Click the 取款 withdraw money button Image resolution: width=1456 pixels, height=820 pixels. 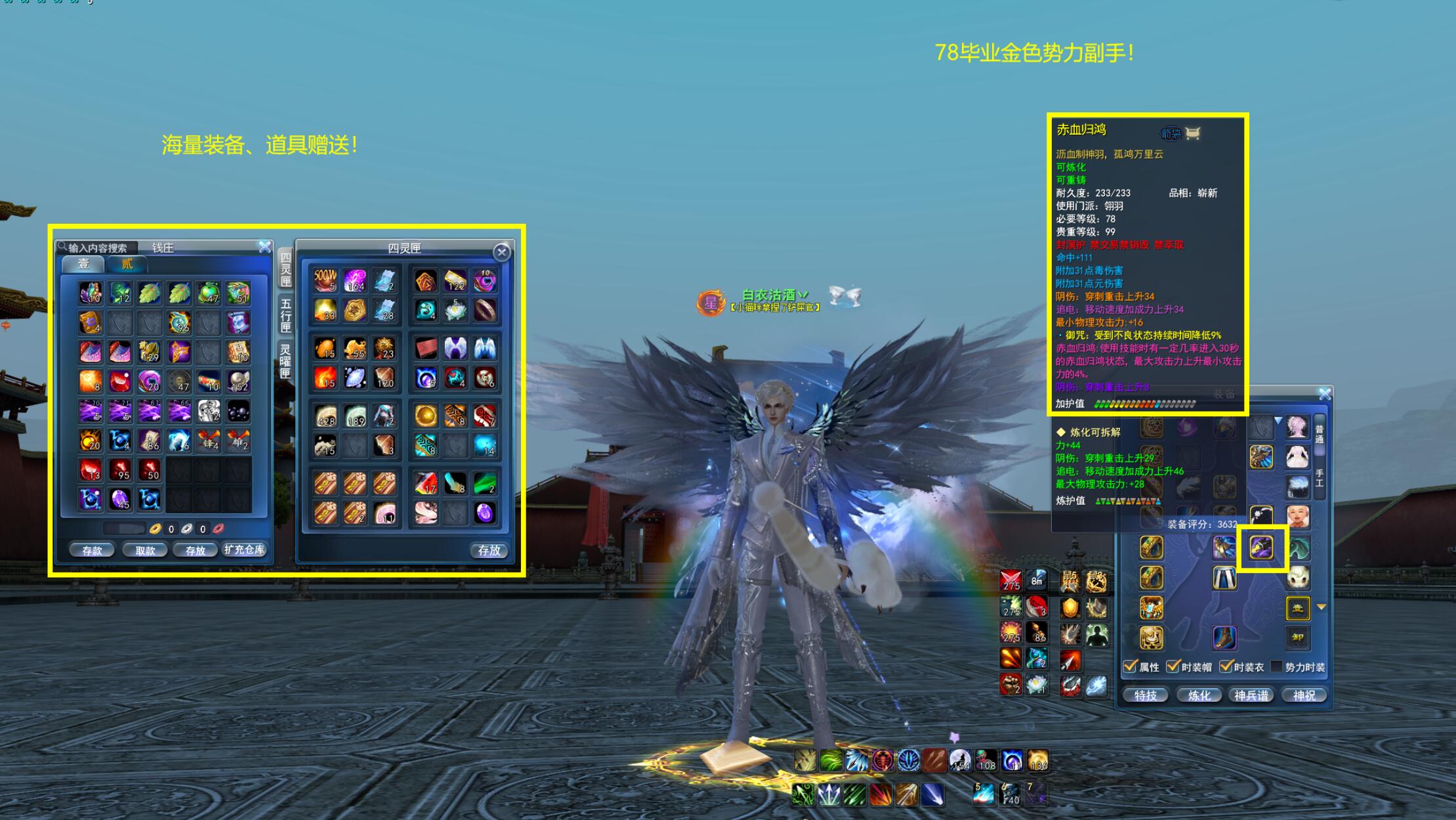coord(145,550)
